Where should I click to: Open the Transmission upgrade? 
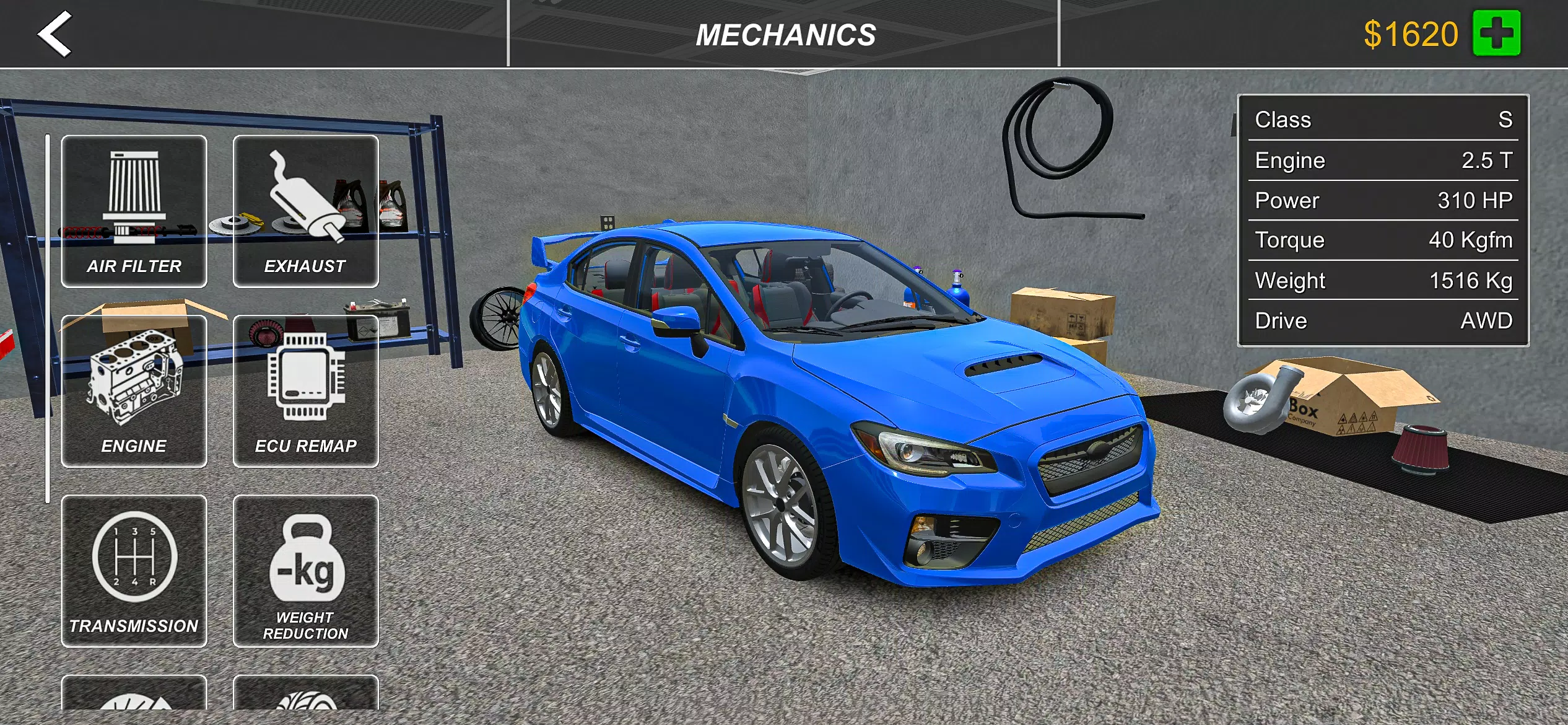coord(134,570)
